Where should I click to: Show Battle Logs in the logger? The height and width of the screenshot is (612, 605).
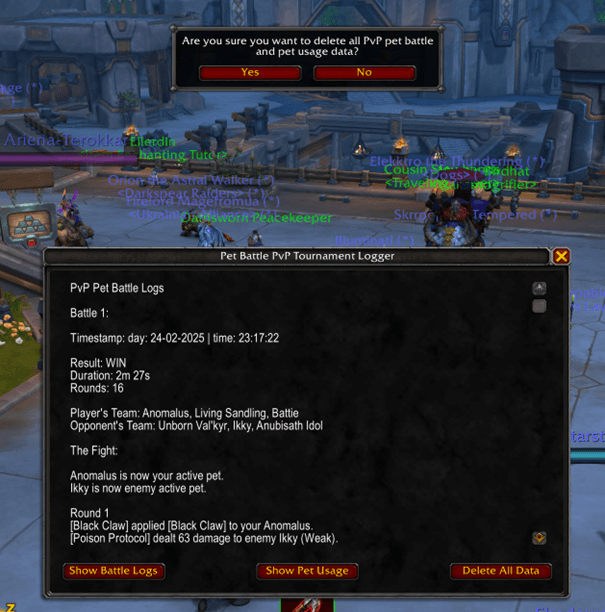click(x=114, y=571)
